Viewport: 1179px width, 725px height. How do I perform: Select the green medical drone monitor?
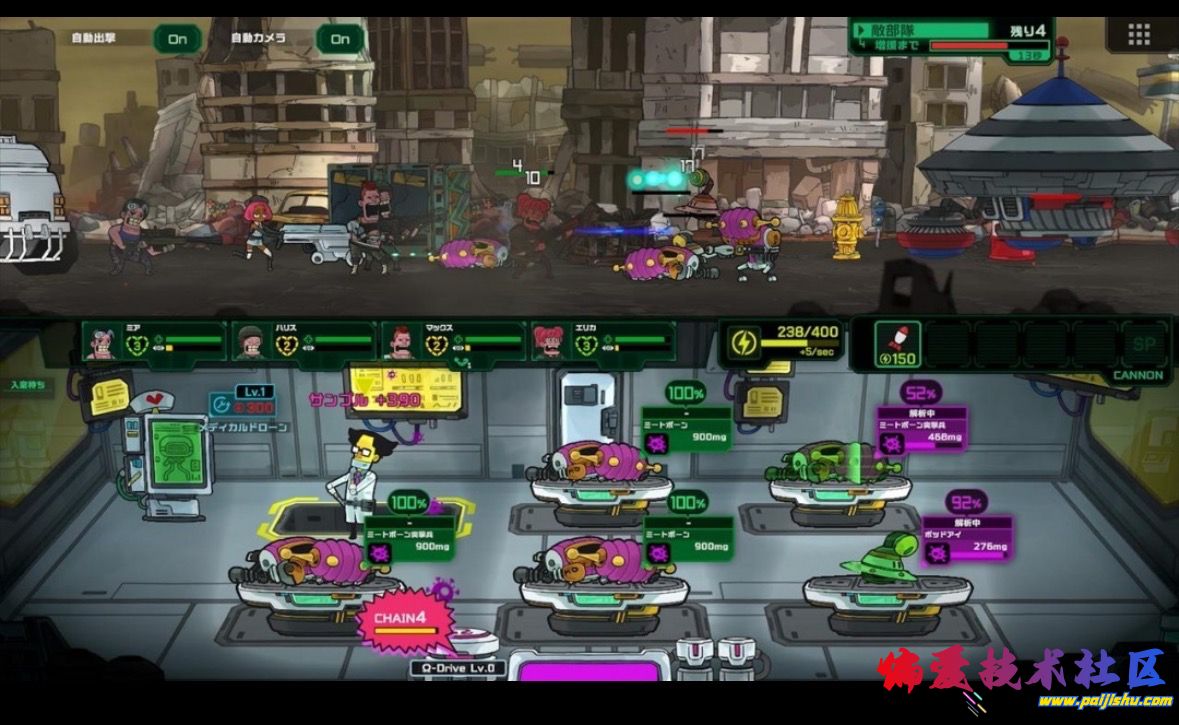(x=176, y=455)
